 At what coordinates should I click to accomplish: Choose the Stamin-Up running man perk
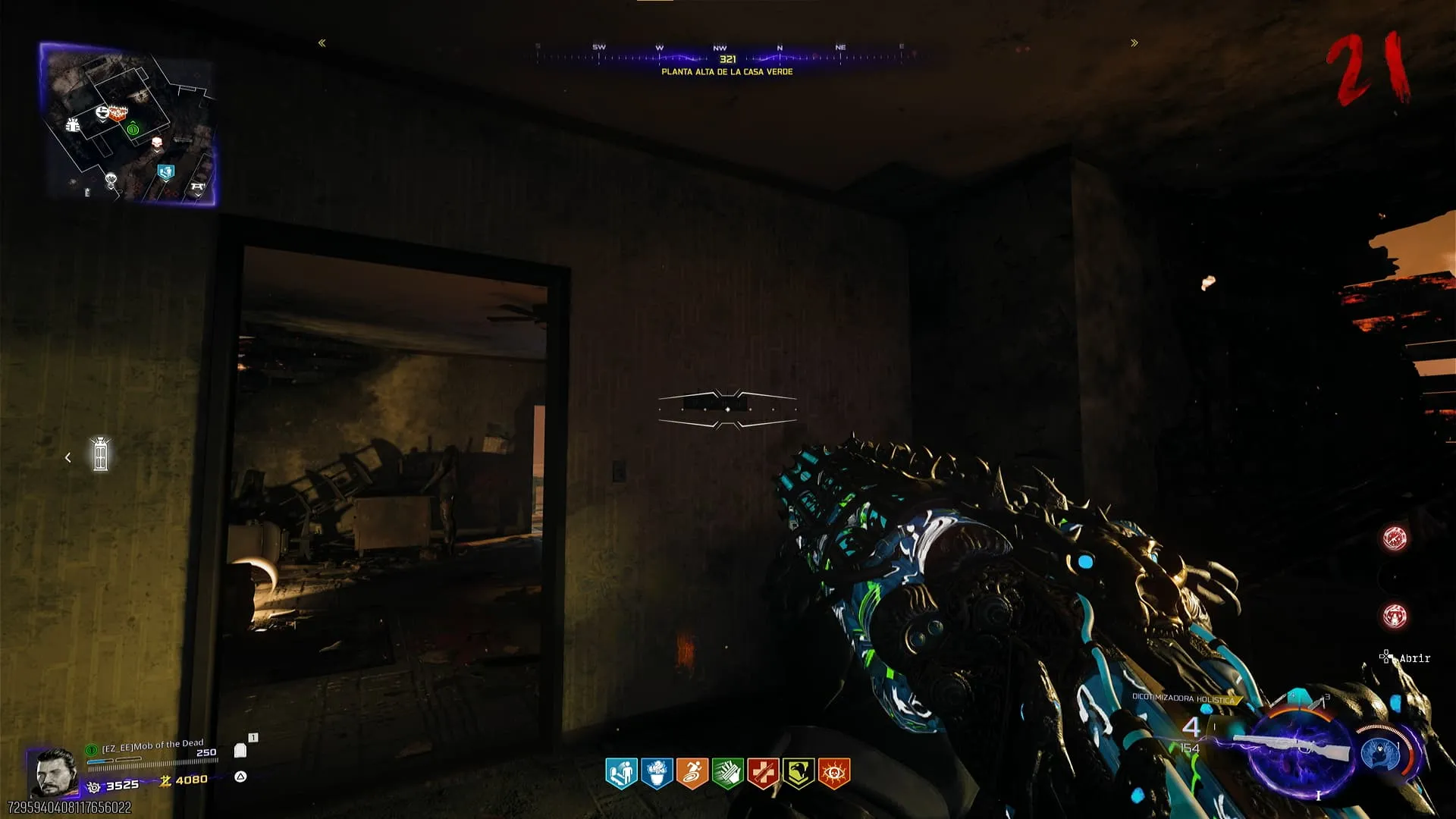point(692,773)
